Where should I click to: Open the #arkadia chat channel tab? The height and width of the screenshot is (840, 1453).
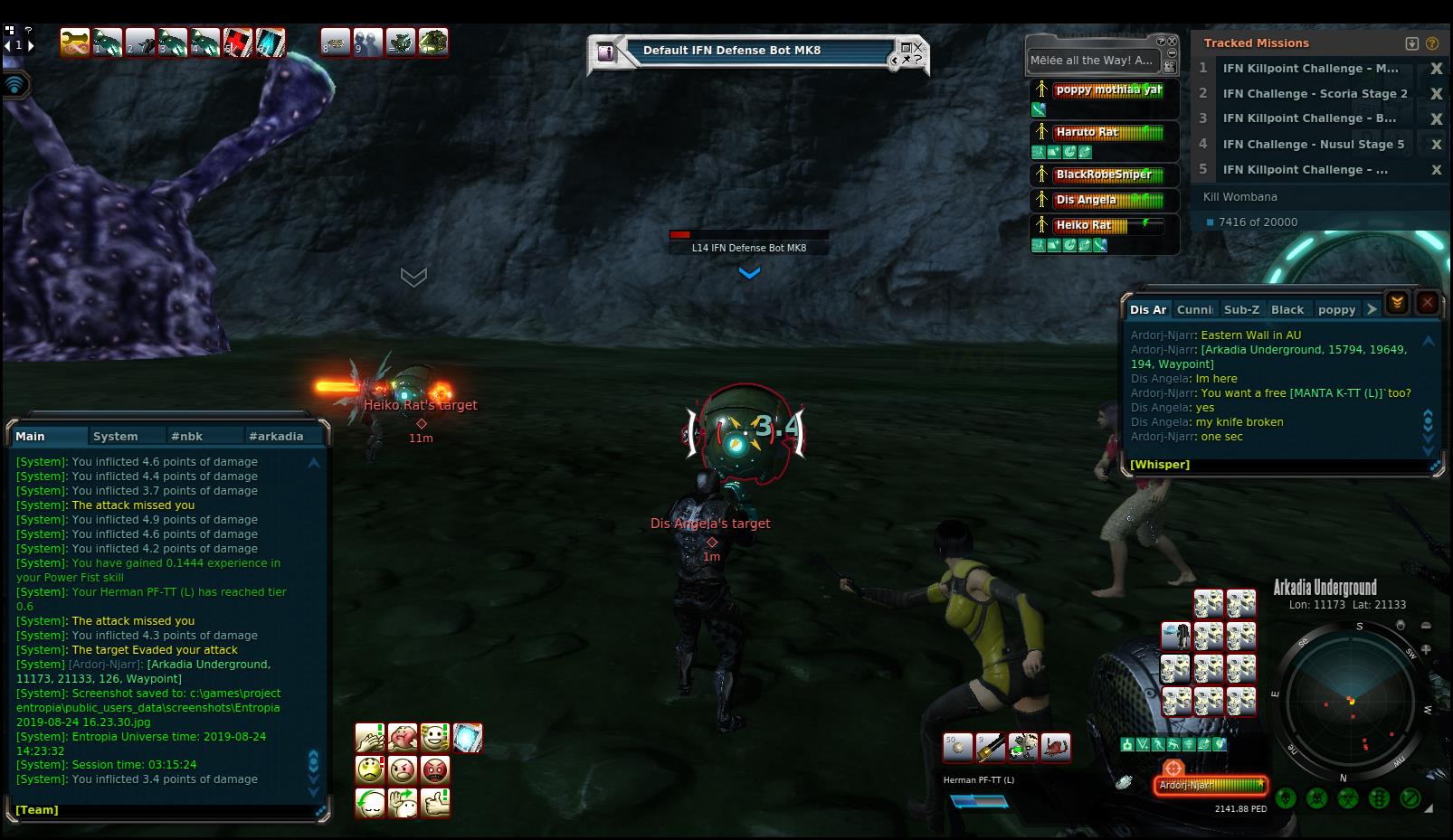coord(276,436)
